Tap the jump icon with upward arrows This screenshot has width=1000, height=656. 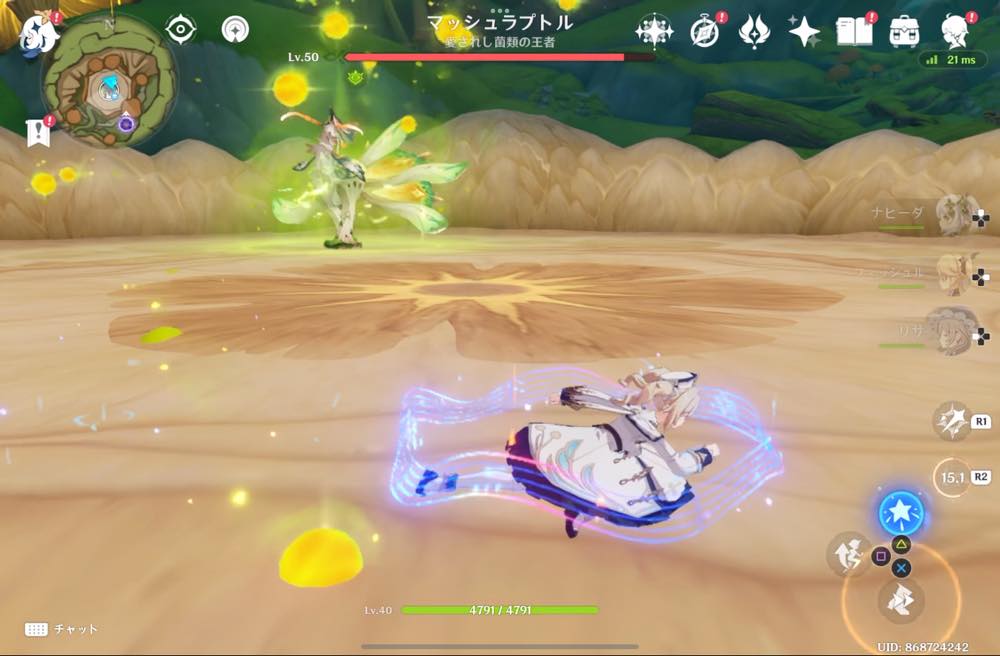point(848,553)
